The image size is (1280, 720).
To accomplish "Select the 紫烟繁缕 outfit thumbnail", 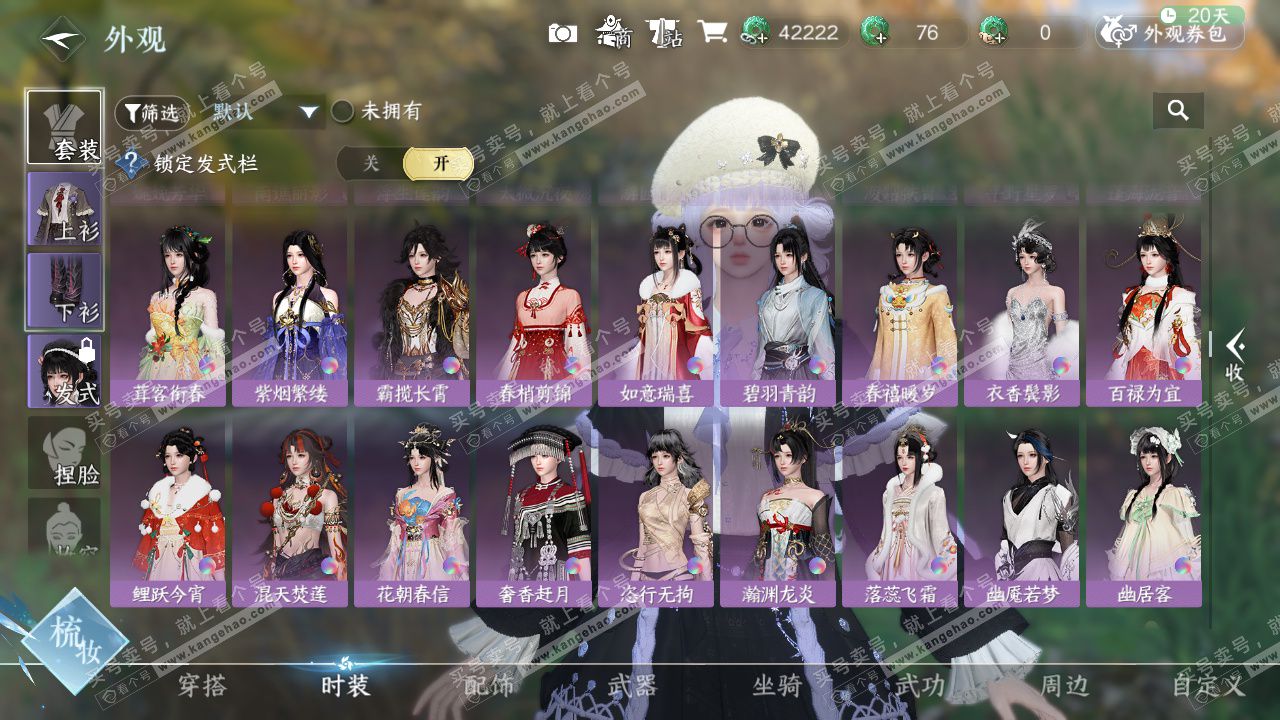I will [x=290, y=310].
